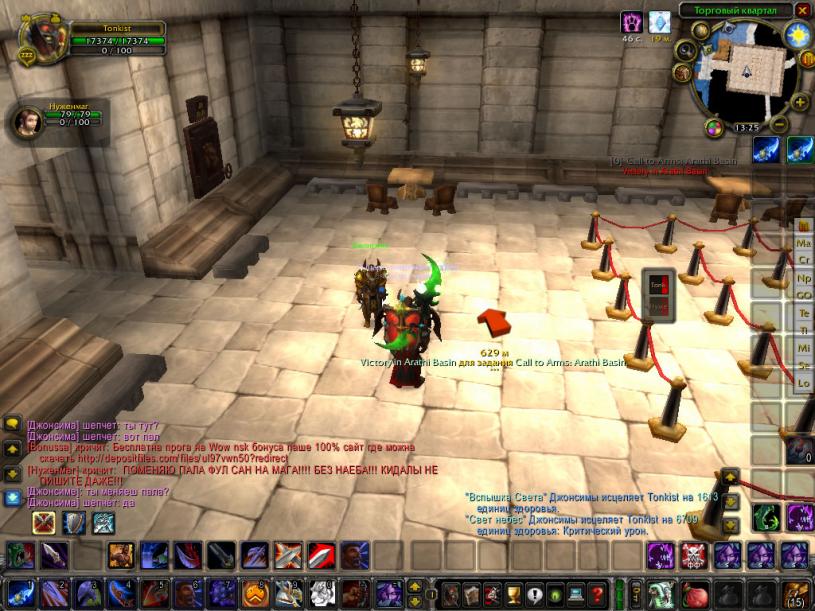
Task: Click the purple hands buff icon
Action: coord(632,22)
